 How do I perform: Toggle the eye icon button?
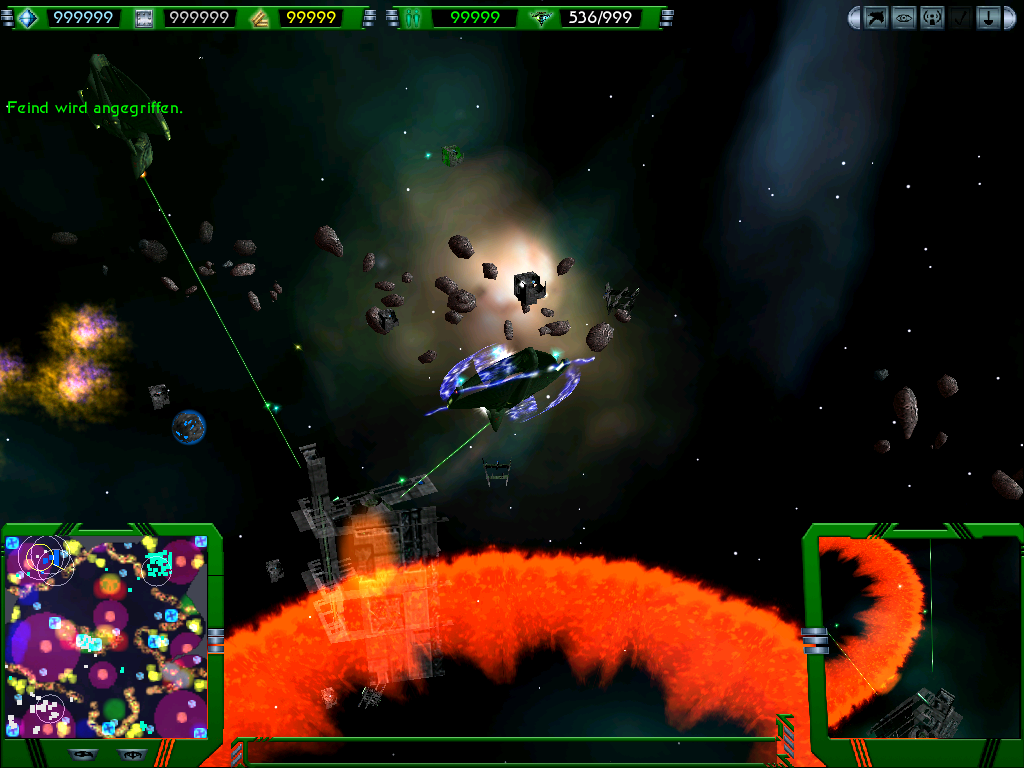[x=904, y=17]
